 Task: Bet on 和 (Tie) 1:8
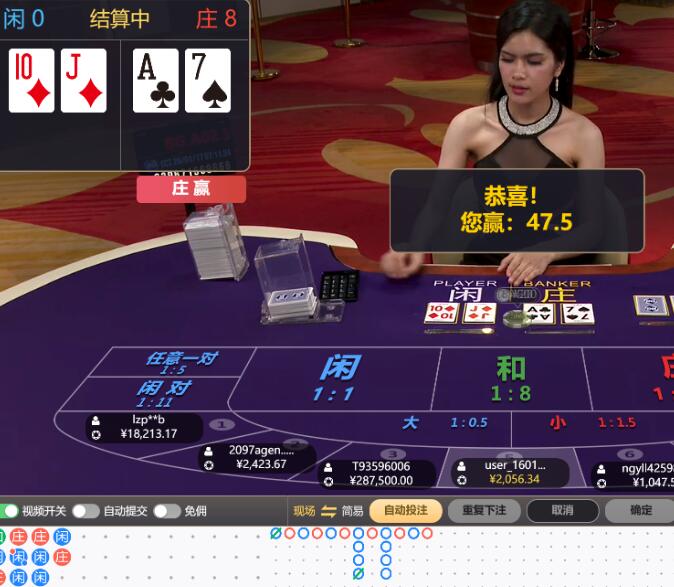point(511,378)
